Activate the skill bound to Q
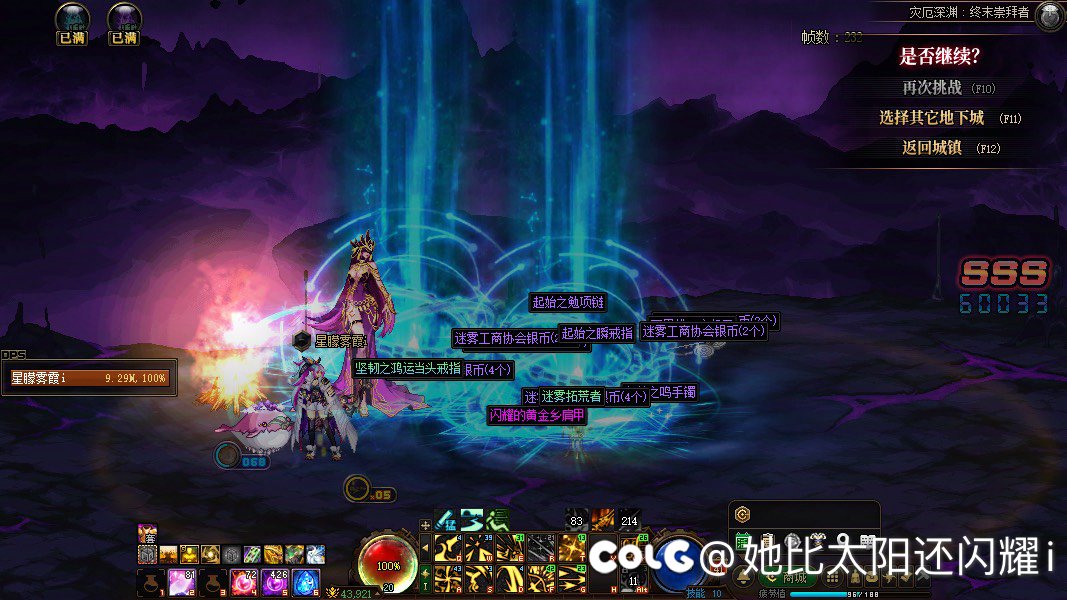Viewport: 1067px width, 600px height. (447, 548)
